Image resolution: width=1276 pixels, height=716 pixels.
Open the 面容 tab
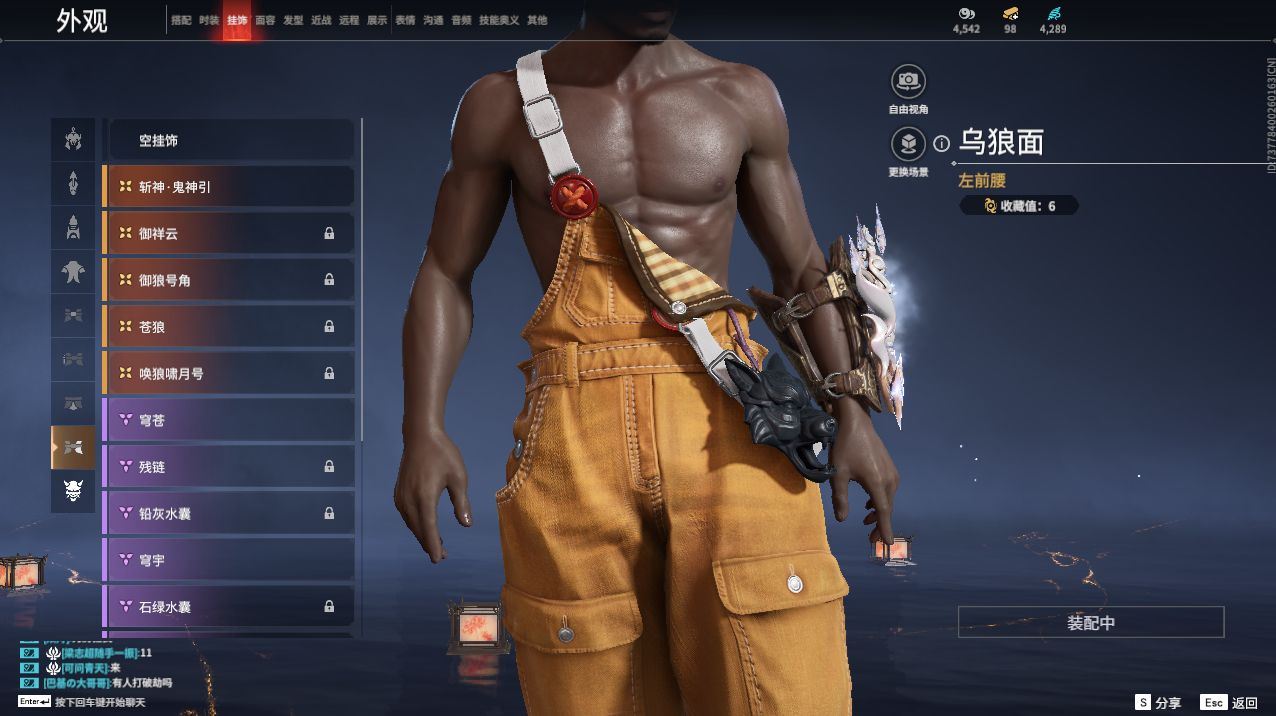coord(265,20)
